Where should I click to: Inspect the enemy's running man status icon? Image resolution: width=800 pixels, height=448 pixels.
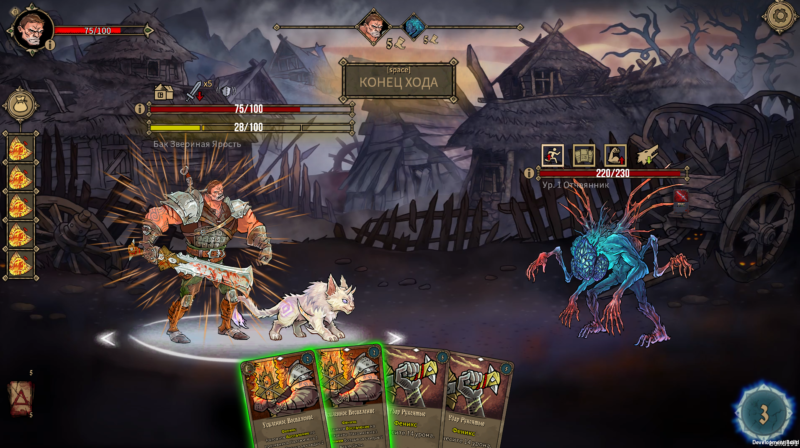point(553,154)
